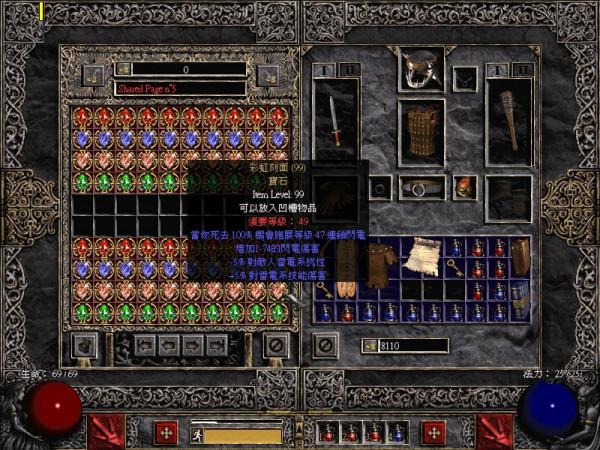Close the stash panel
This screenshot has height=450, width=600.
tap(276, 346)
